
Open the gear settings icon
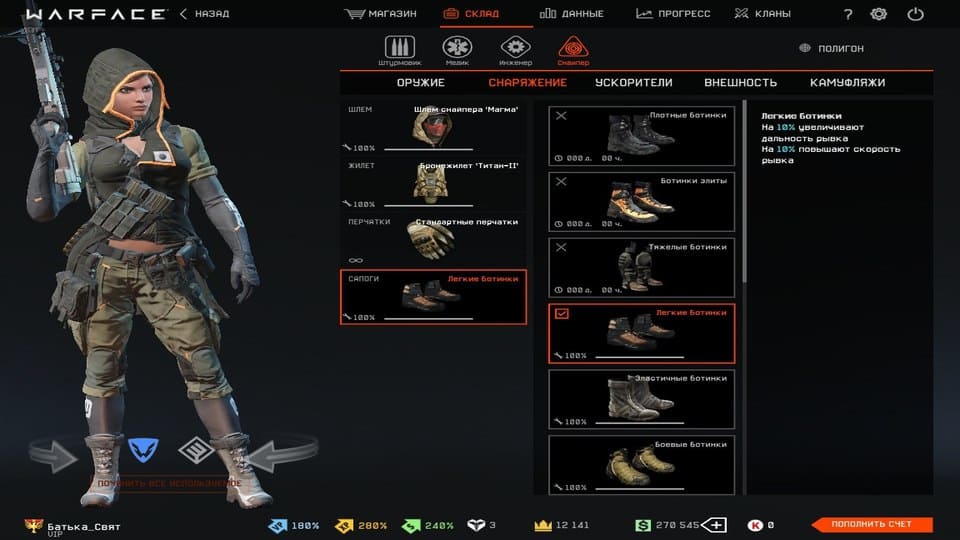point(879,14)
